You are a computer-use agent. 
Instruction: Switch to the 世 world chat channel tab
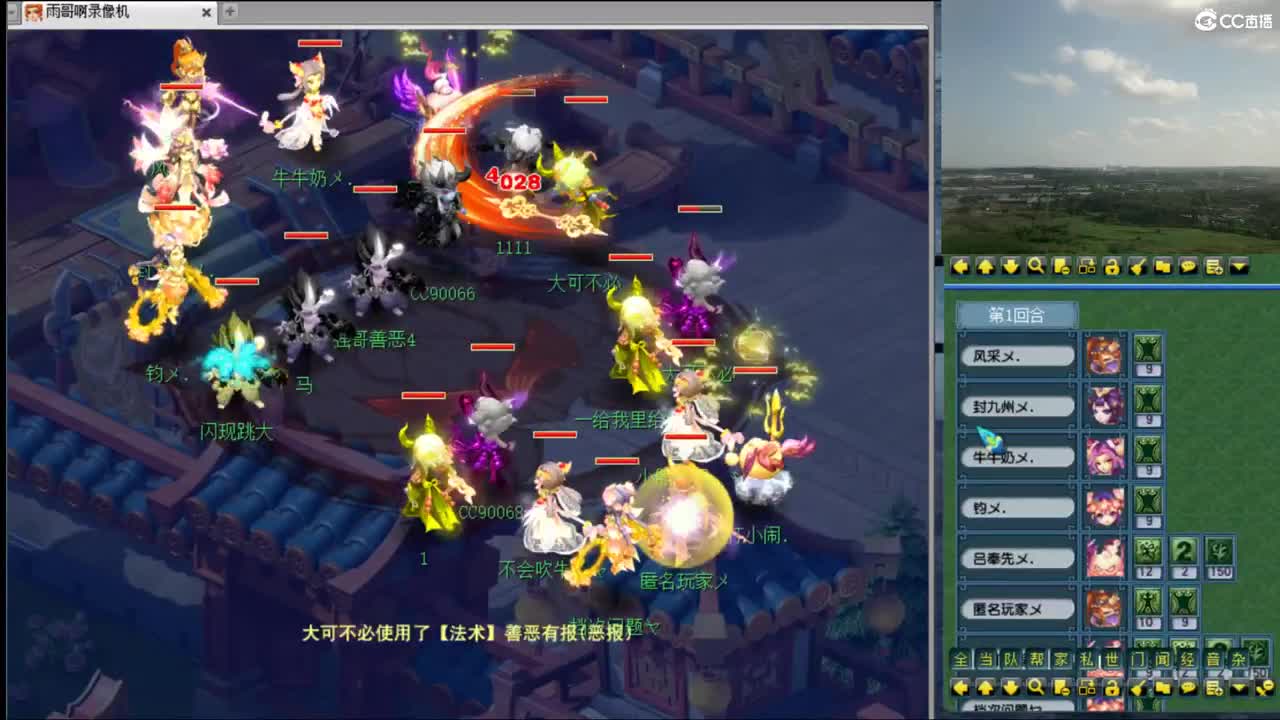tap(1110, 658)
